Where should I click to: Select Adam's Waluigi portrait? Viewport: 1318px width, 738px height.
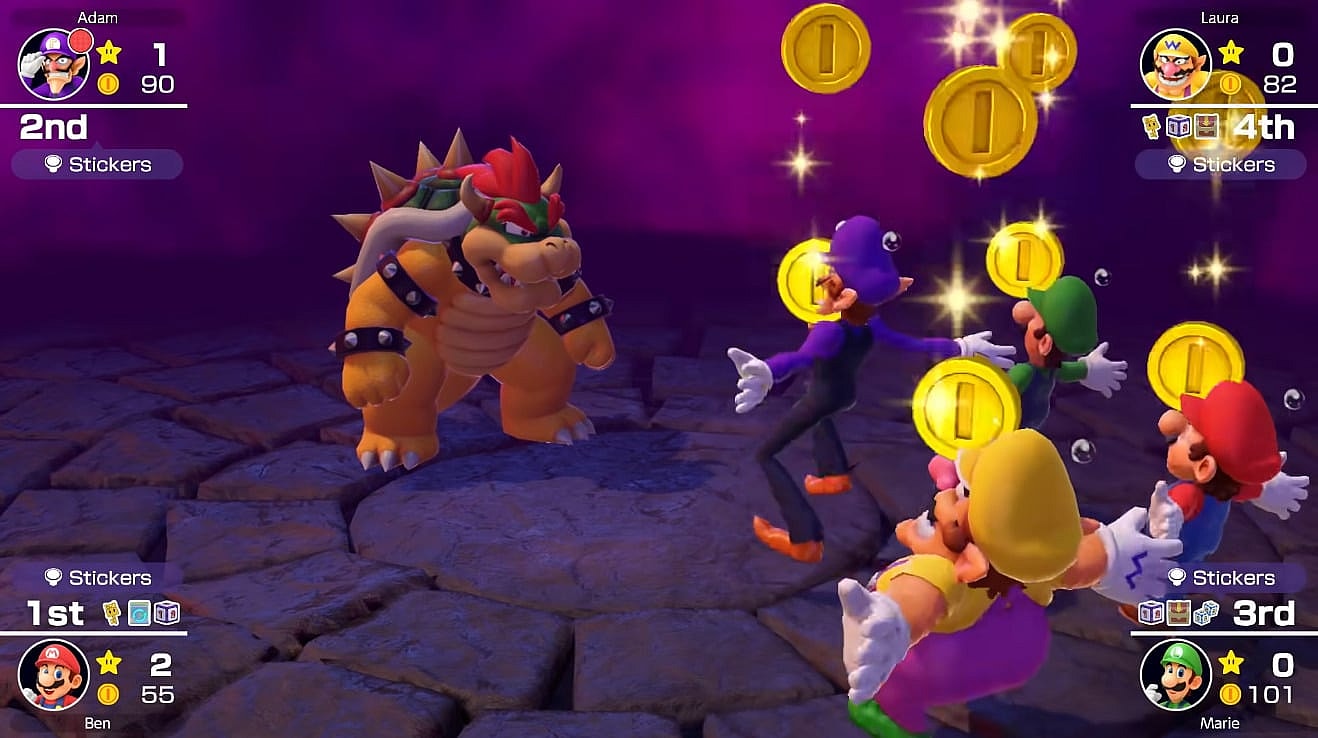[x=54, y=64]
